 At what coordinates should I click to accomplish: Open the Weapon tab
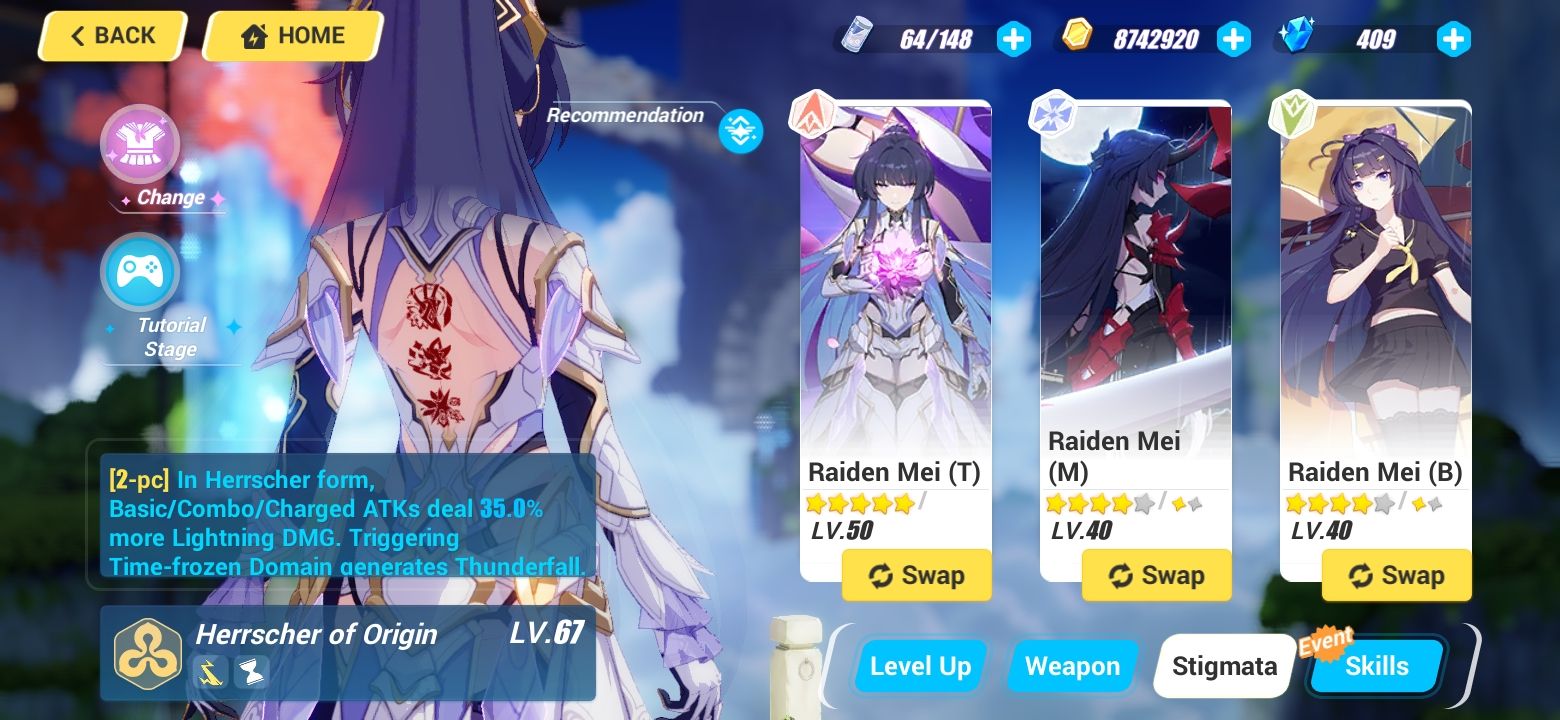point(1072,666)
